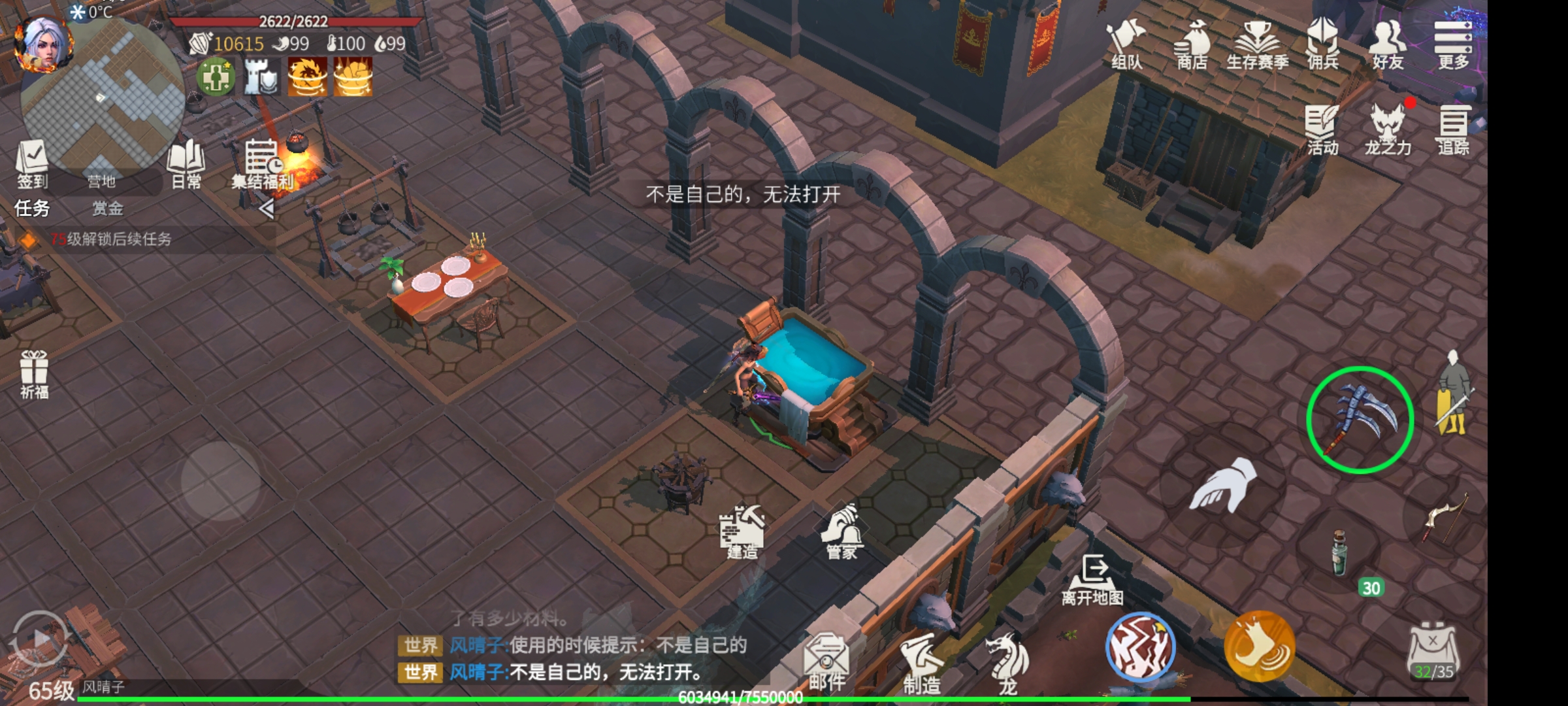Open the 好友 friends list
Image resolution: width=1568 pixels, height=706 pixels.
coord(1388,44)
